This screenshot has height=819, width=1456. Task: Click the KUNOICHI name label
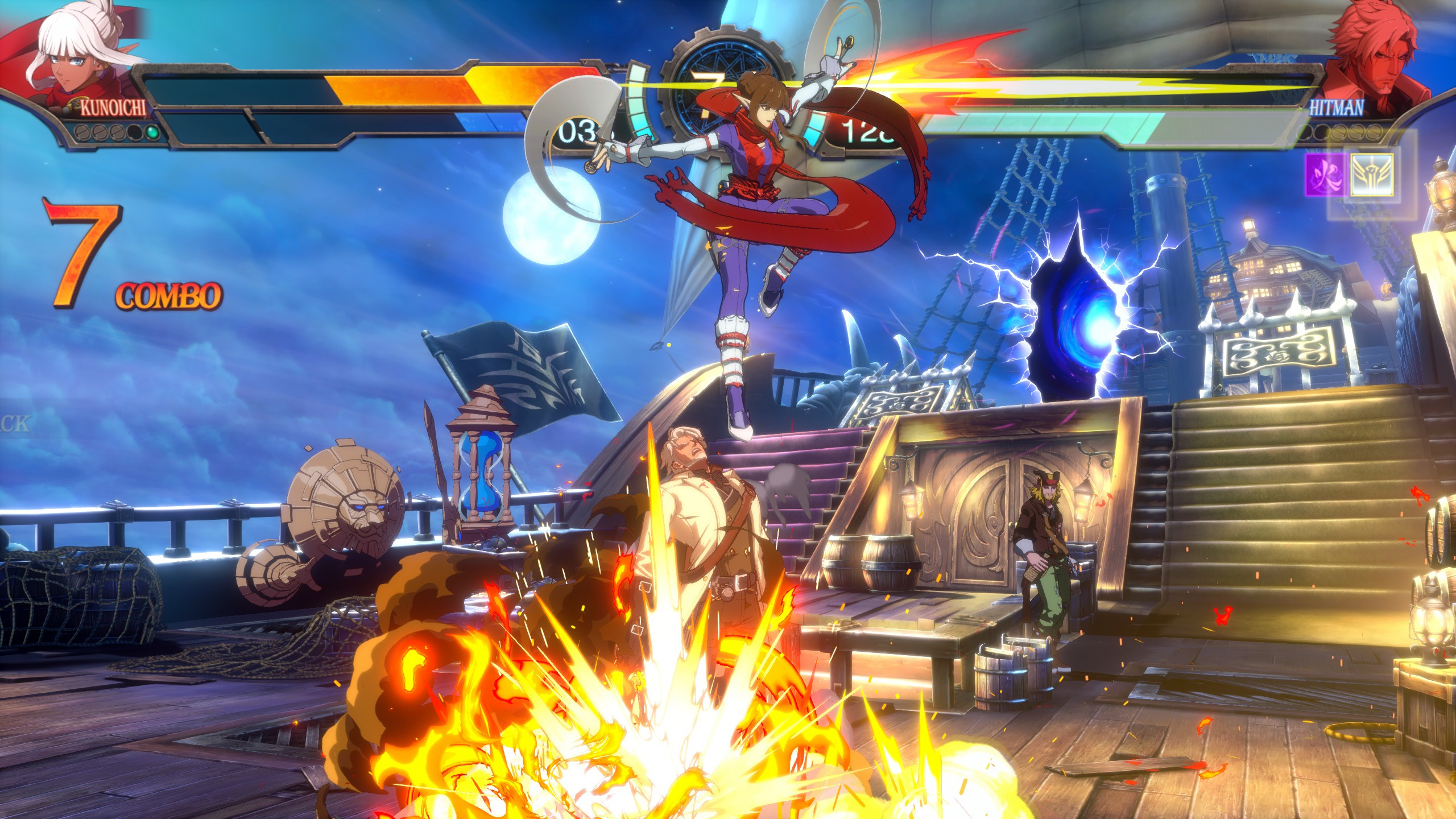tap(114, 107)
